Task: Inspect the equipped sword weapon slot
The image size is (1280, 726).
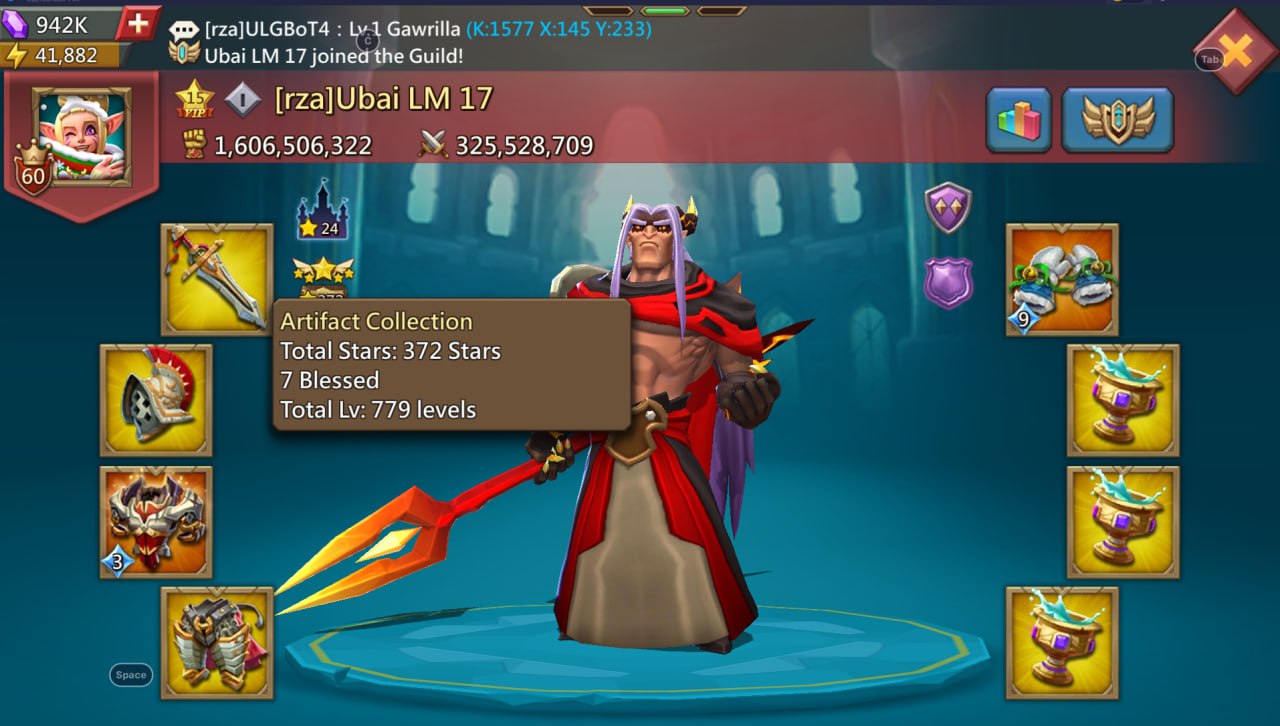Action: [217, 279]
